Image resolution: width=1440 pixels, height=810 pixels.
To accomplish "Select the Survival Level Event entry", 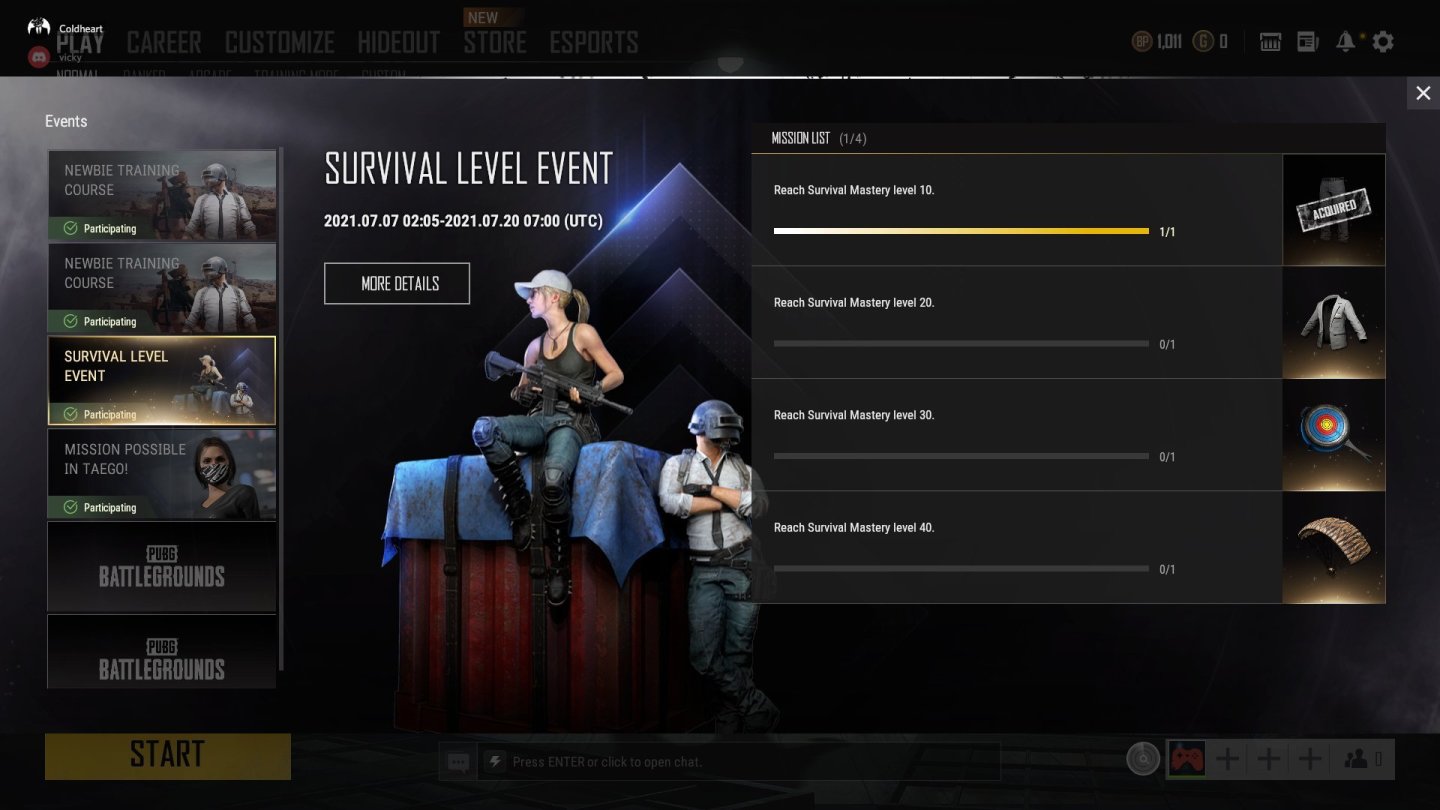I will click(162, 381).
